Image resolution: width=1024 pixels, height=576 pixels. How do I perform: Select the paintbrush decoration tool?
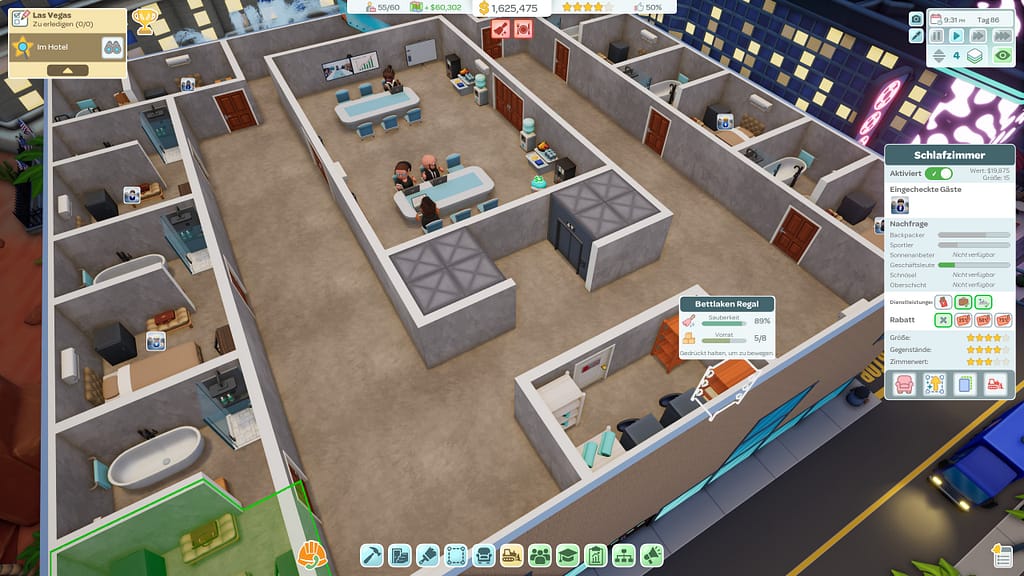428,555
